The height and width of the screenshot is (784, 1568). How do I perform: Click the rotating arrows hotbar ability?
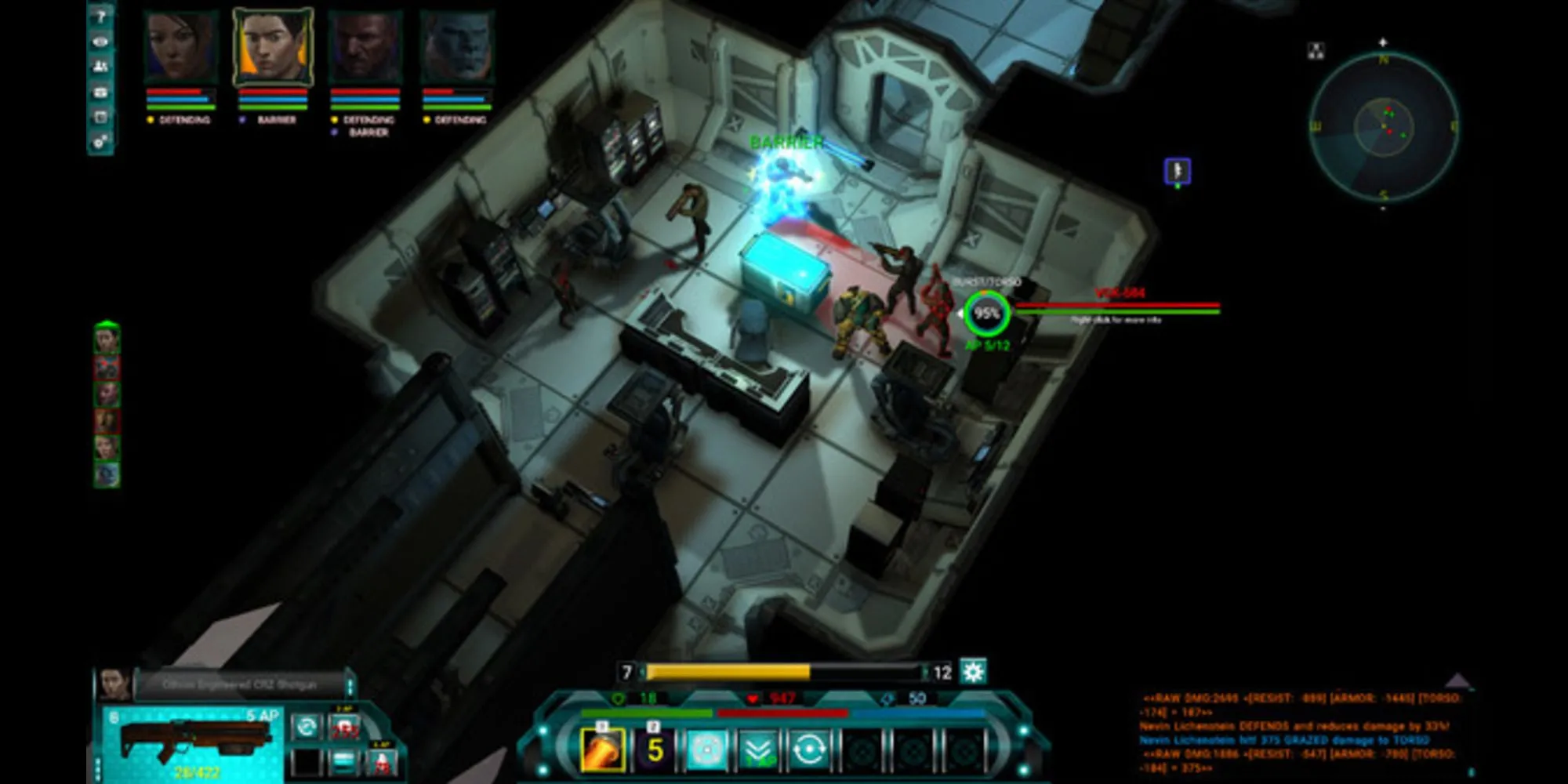[808, 750]
